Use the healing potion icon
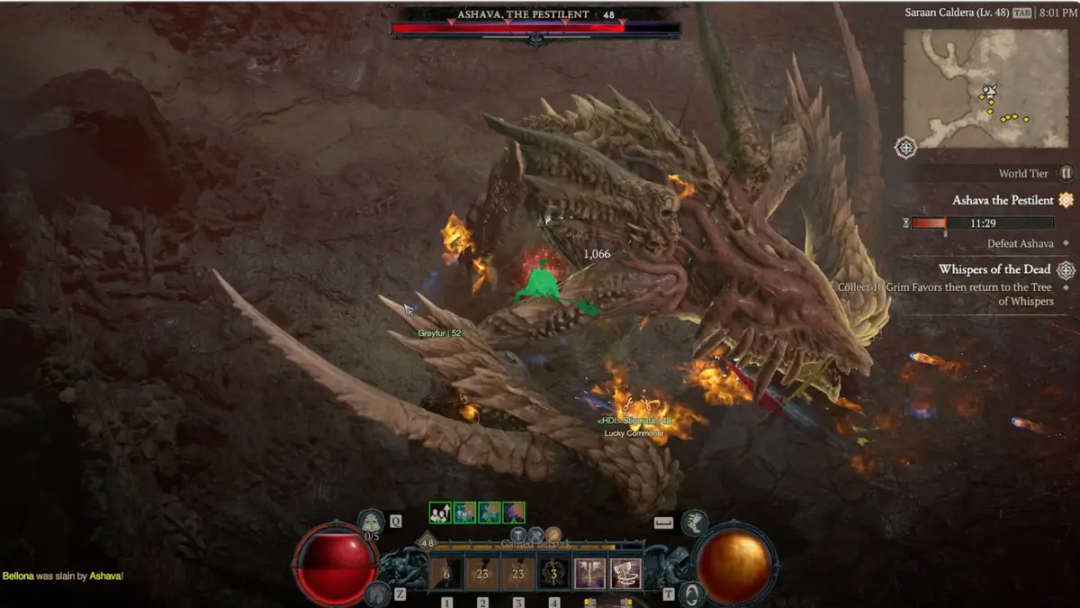The width and height of the screenshot is (1080, 608). coord(371,521)
